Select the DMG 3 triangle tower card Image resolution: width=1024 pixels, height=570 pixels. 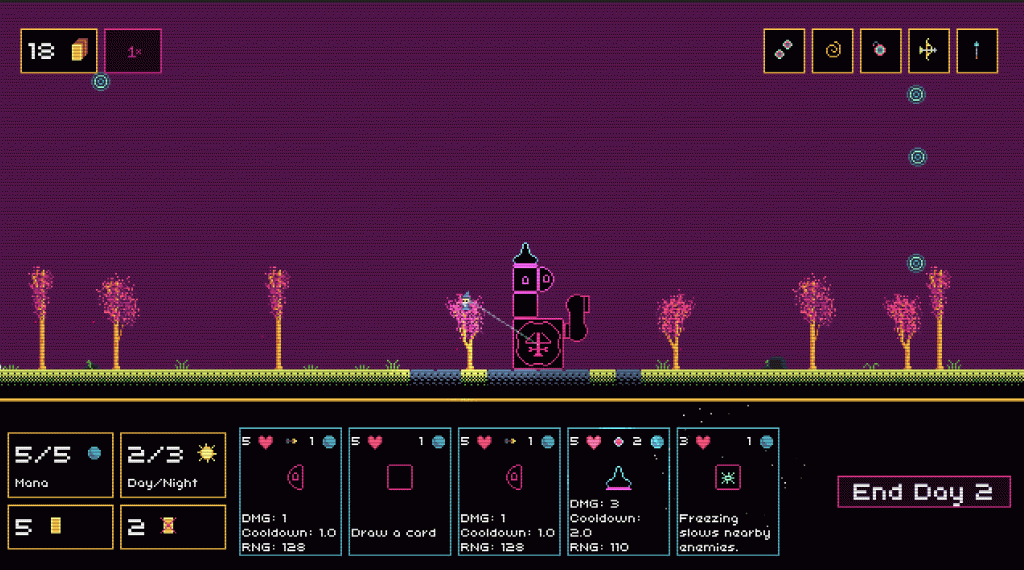point(618,491)
